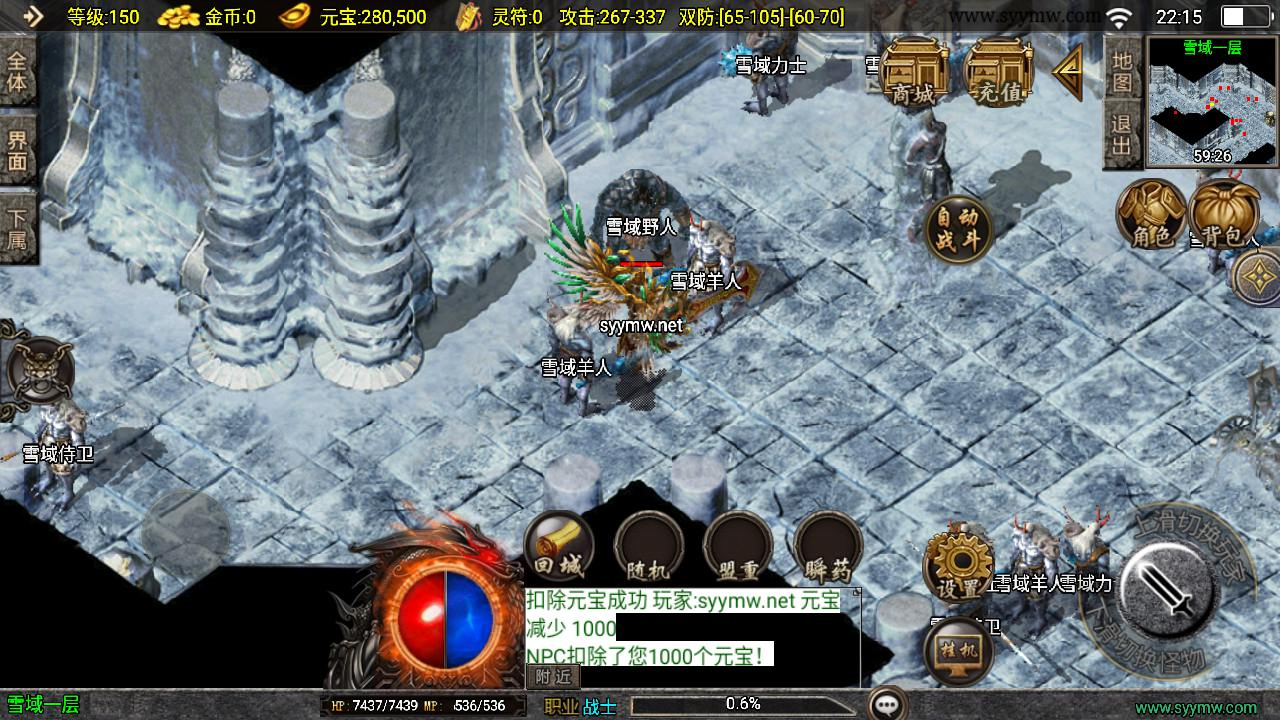The width and height of the screenshot is (1280, 720).
Task: Attack with the sword button
Action: click(1169, 587)
